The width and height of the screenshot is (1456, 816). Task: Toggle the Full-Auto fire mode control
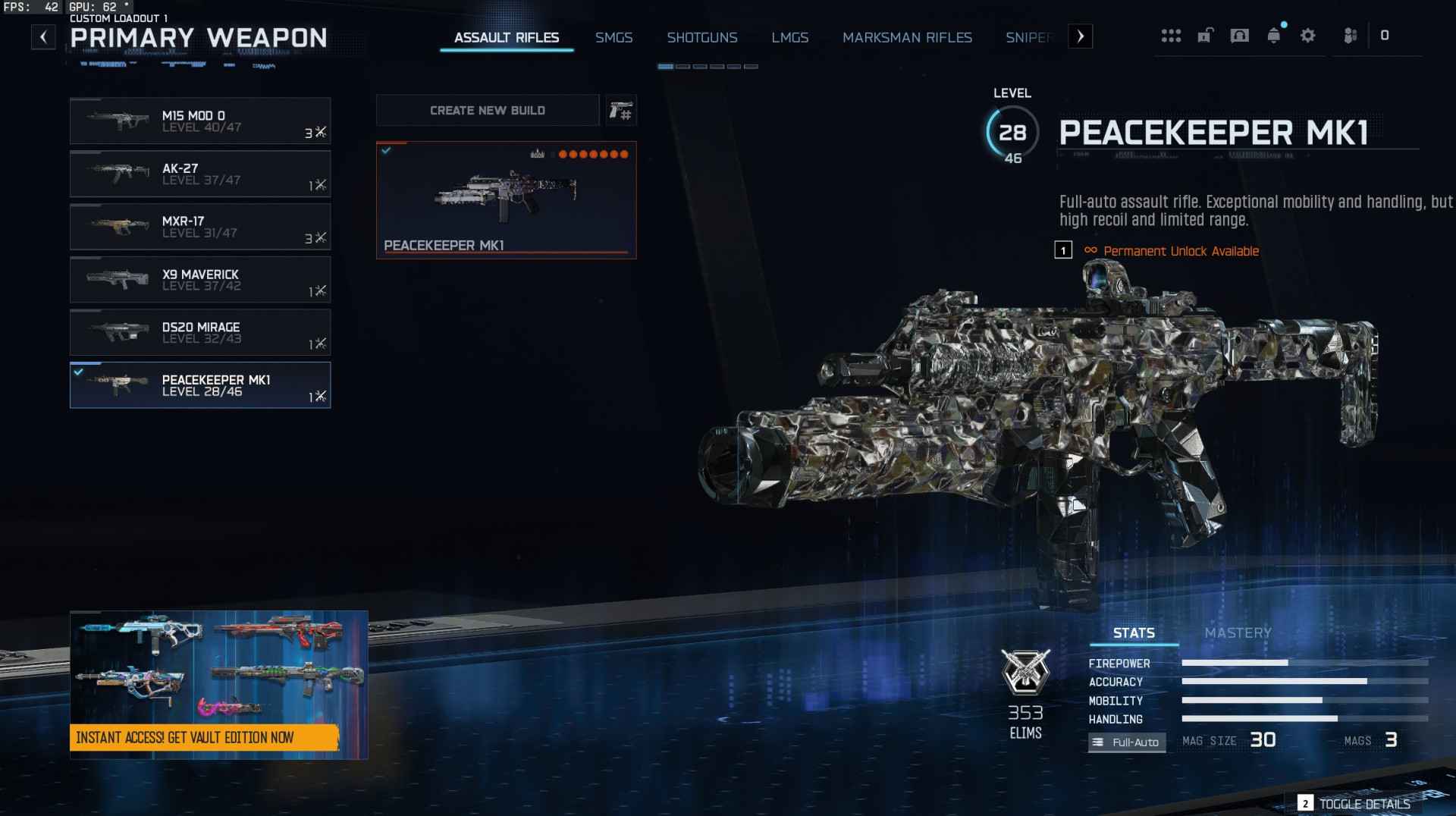coord(1127,742)
